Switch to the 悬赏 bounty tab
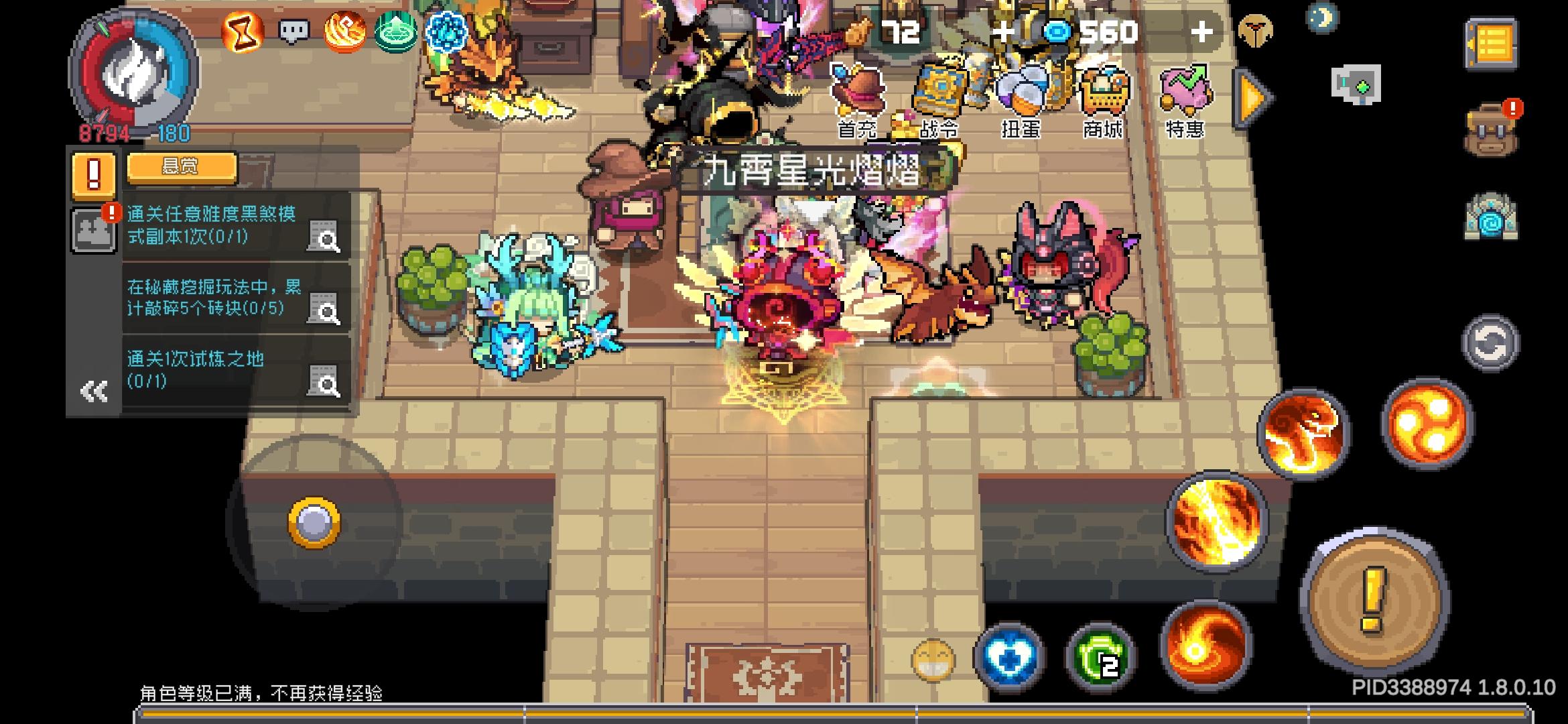Image resolution: width=1568 pixels, height=724 pixels. (180, 168)
